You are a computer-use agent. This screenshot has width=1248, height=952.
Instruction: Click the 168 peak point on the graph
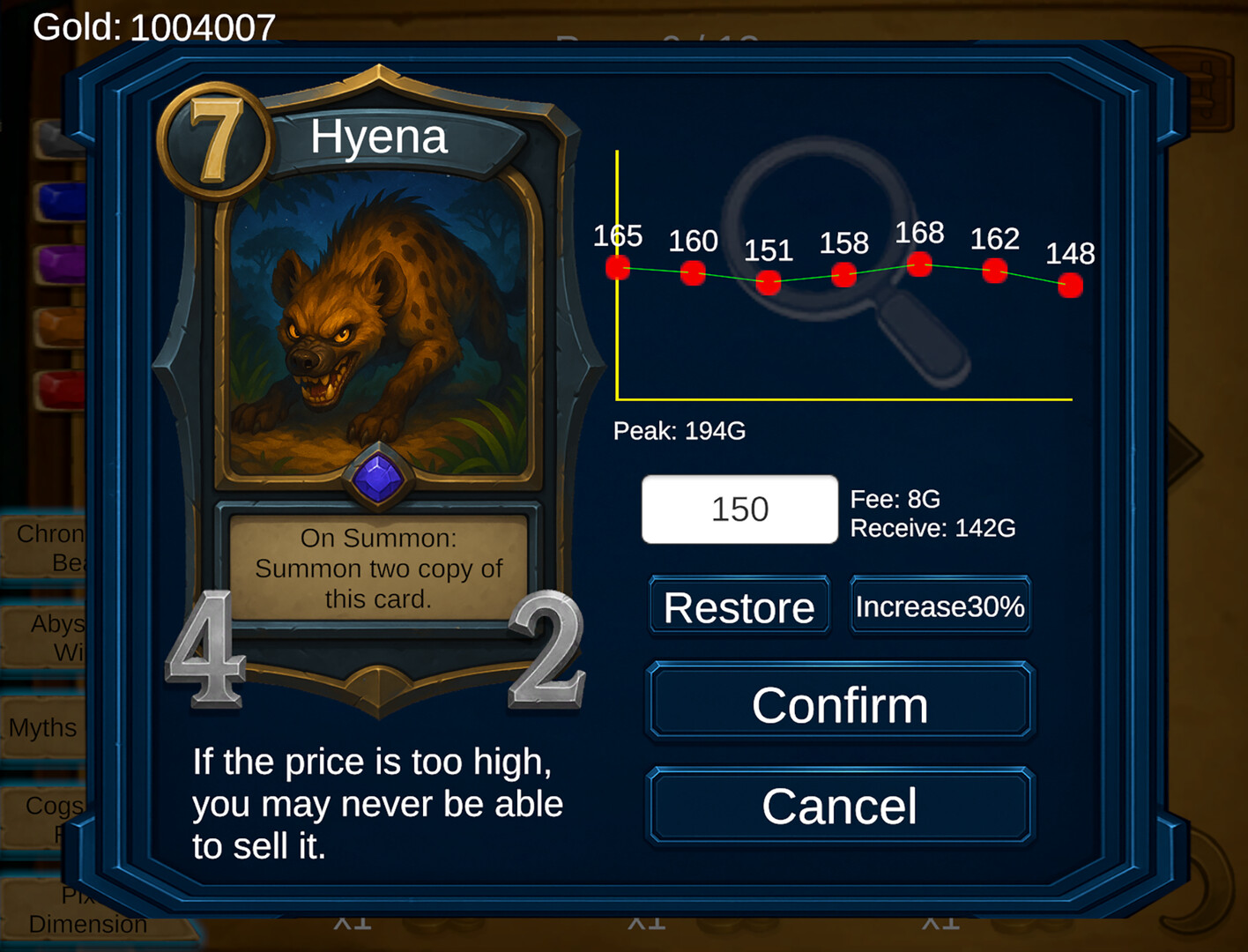(x=919, y=264)
